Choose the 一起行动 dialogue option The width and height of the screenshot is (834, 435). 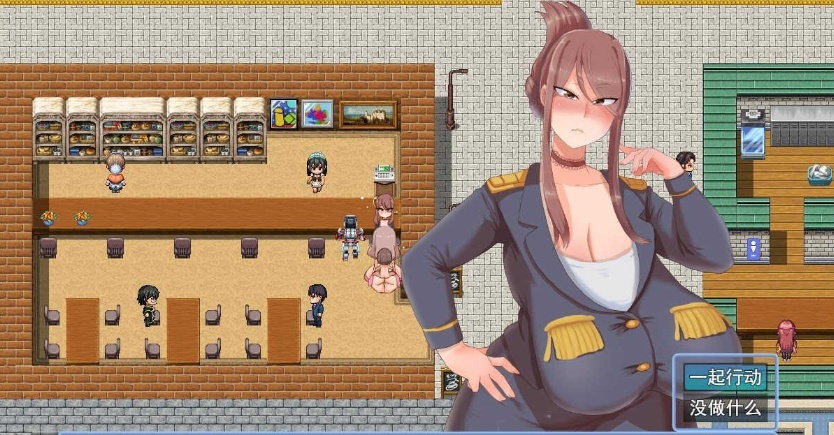coord(725,378)
